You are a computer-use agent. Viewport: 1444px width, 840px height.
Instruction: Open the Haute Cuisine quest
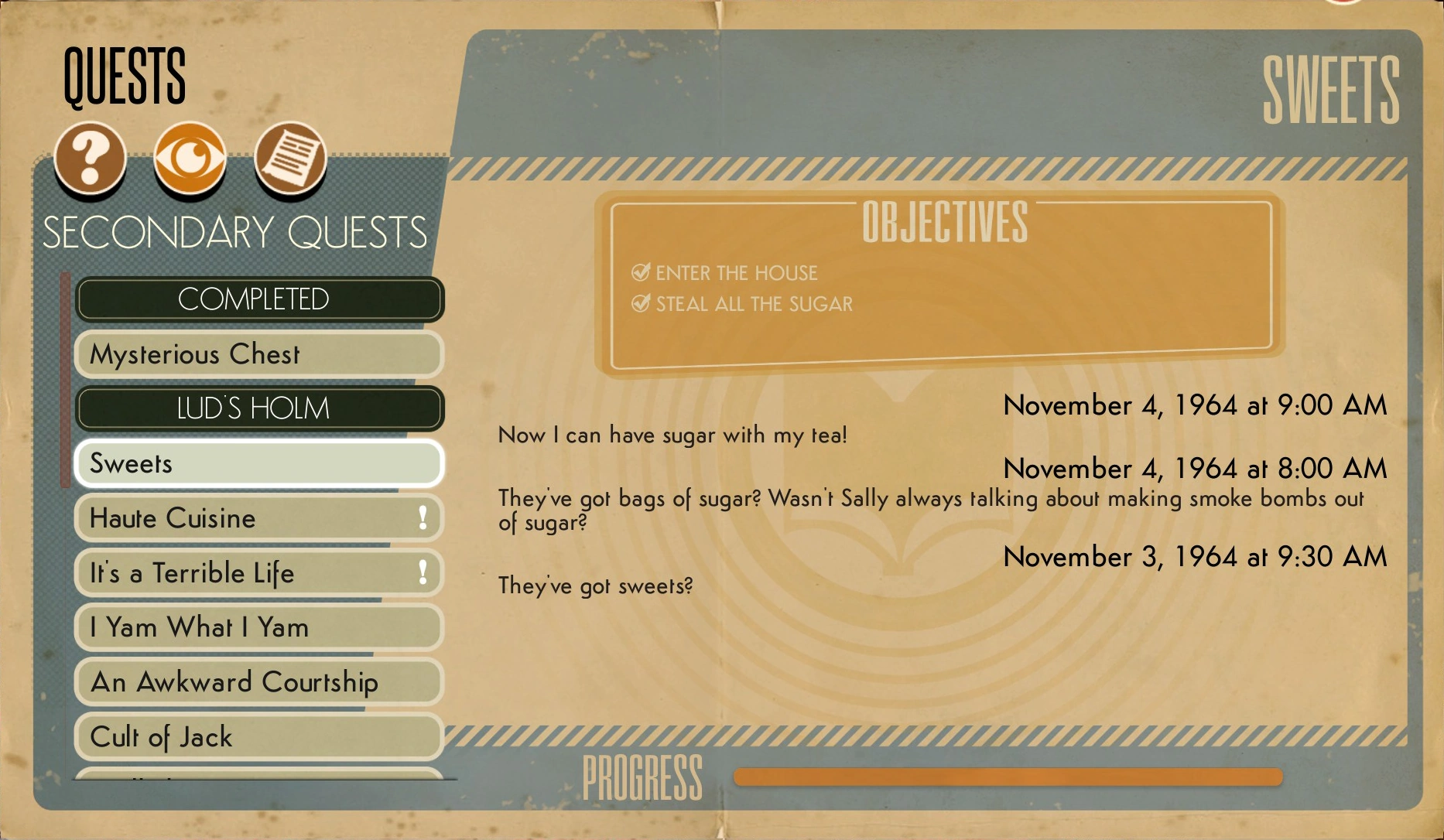click(x=232, y=518)
